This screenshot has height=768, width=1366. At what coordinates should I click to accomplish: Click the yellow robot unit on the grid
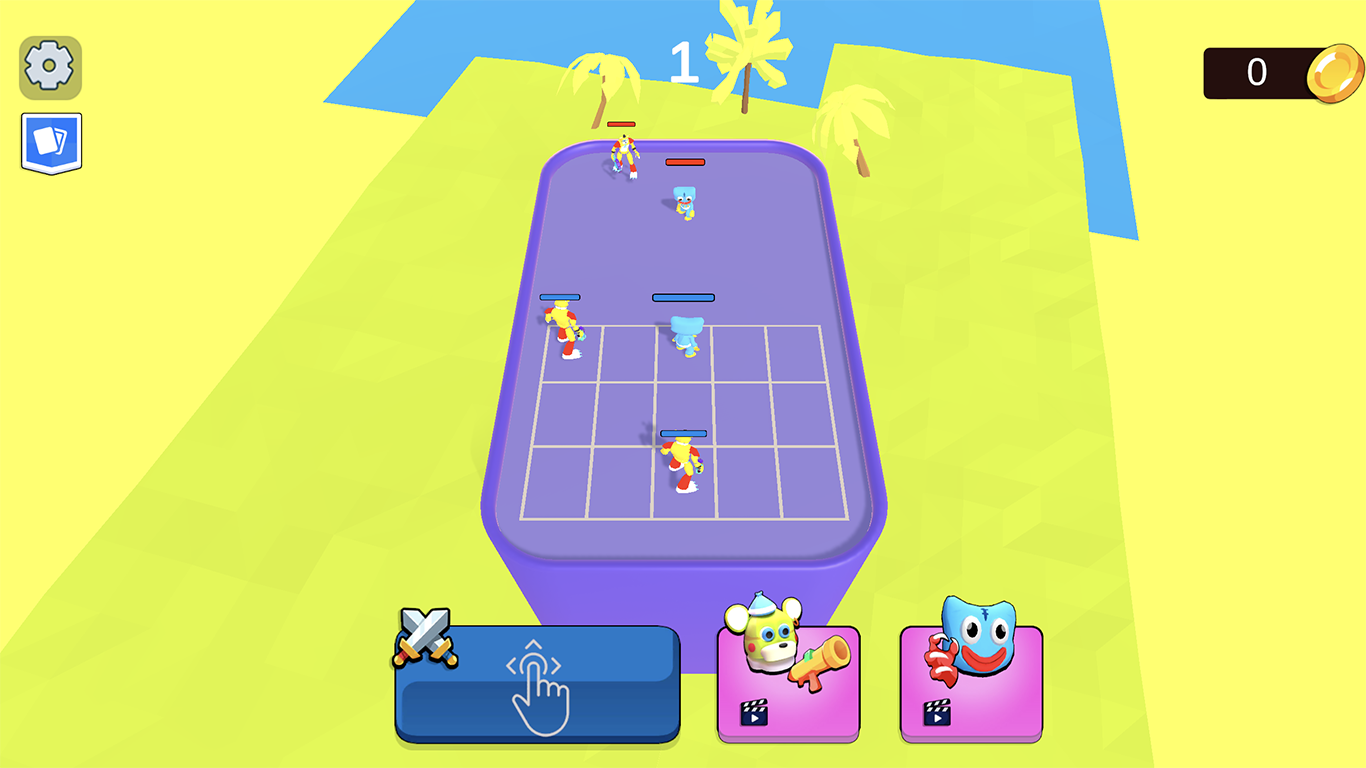click(x=563, y=325)
